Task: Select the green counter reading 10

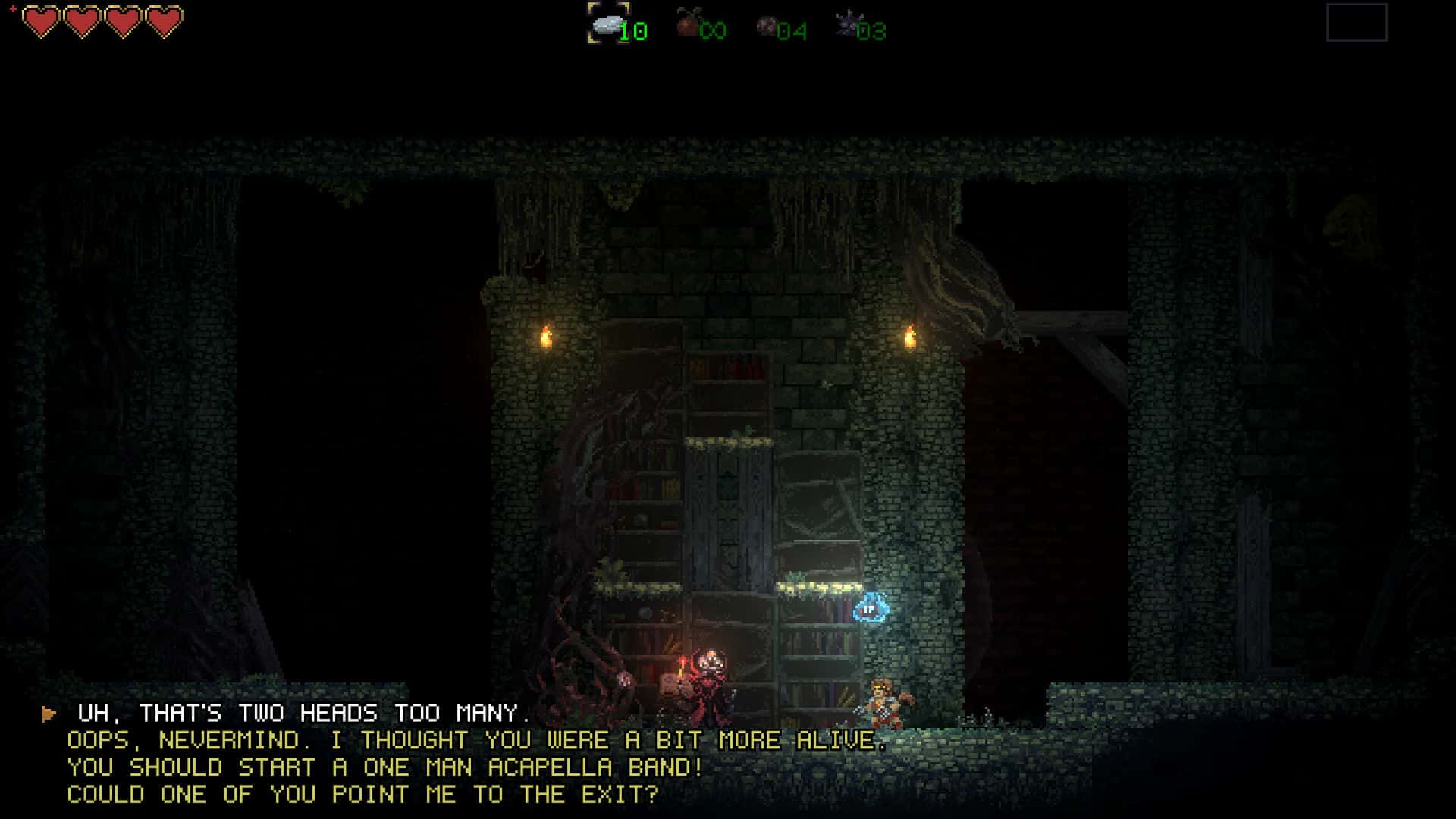Action: click(x=634, y=31)
